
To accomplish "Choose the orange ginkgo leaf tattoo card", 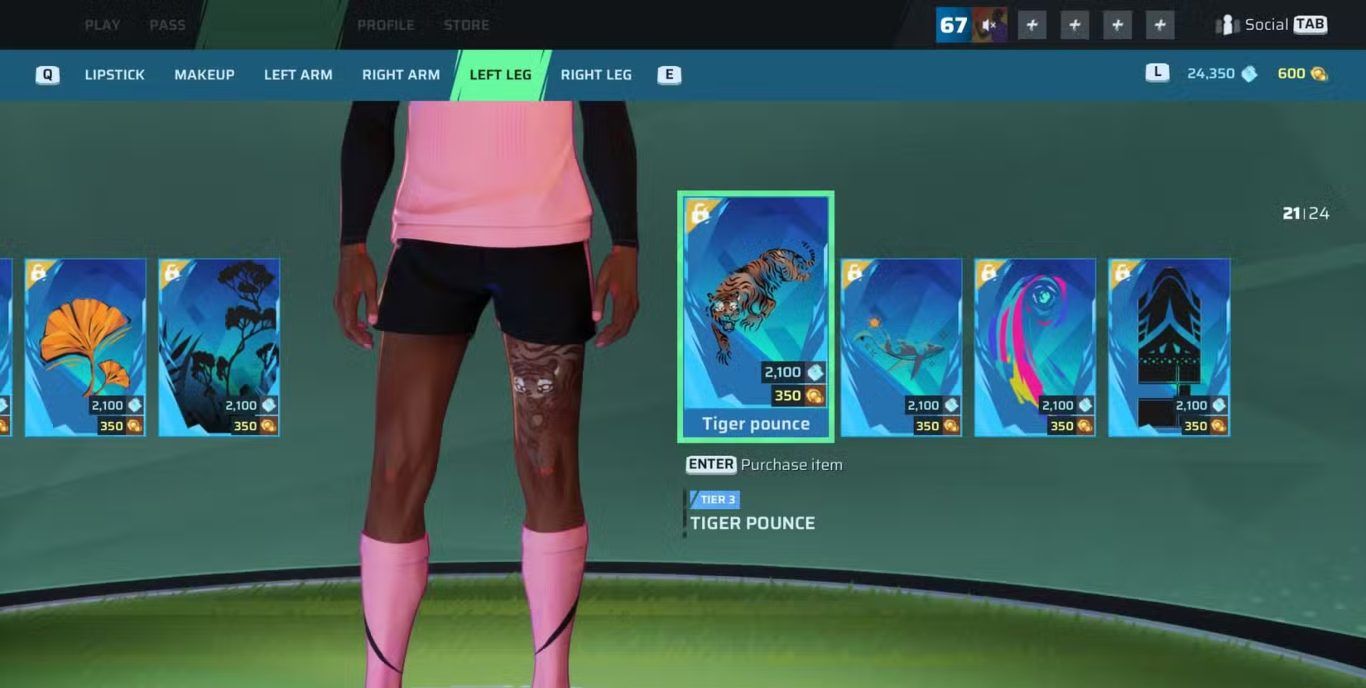I will tap(85, 347).
